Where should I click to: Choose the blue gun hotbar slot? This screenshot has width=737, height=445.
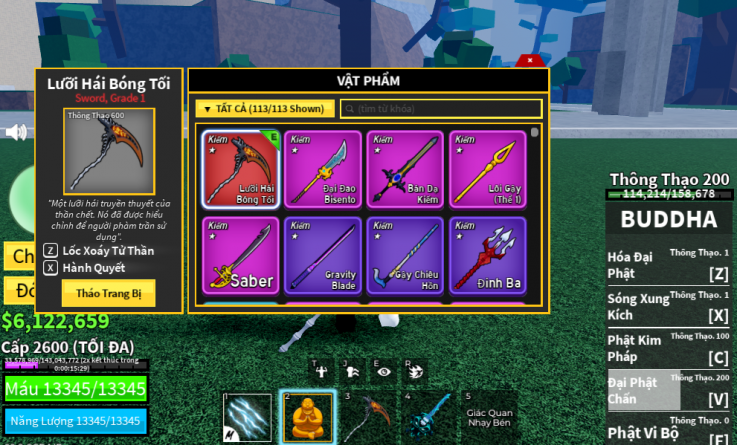tap(425, 416)
